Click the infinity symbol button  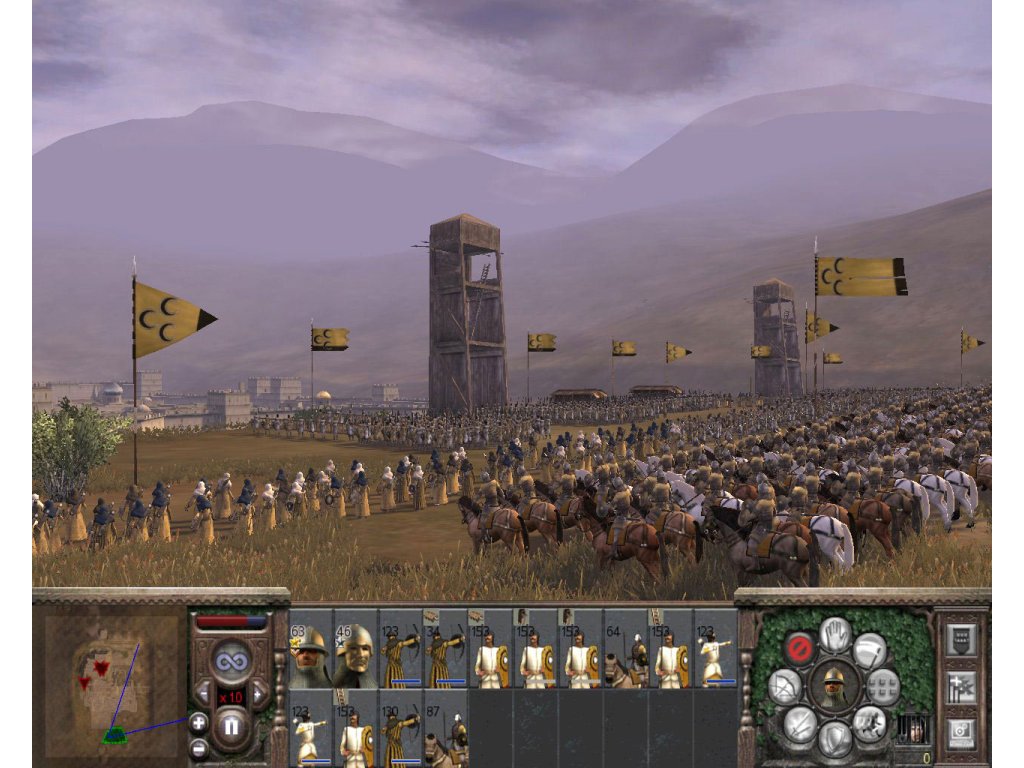[231, 661]
